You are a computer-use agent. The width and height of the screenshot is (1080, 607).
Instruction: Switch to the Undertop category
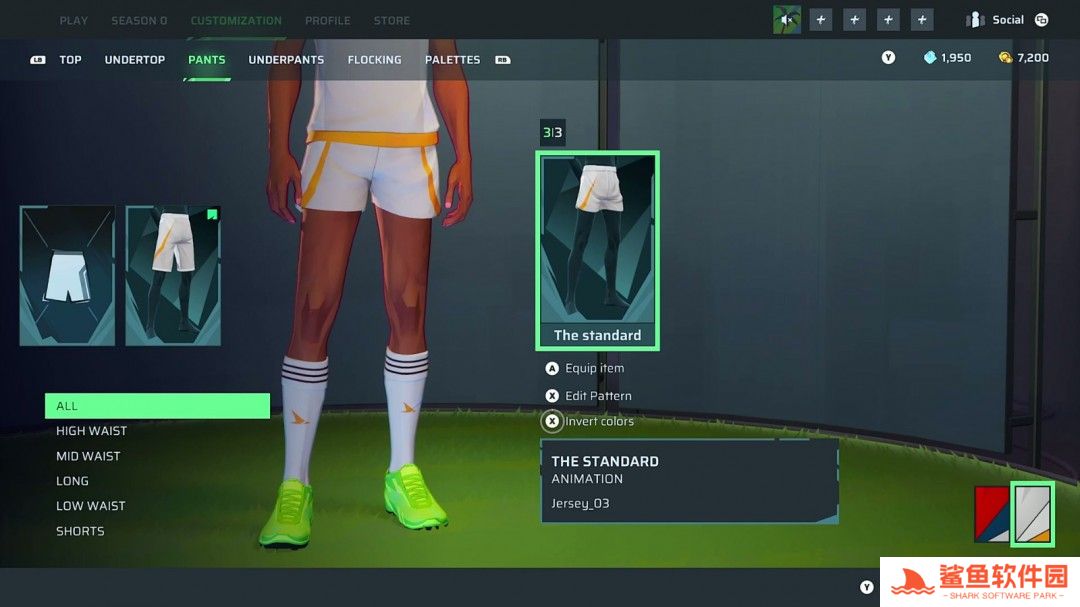(135, 60)
